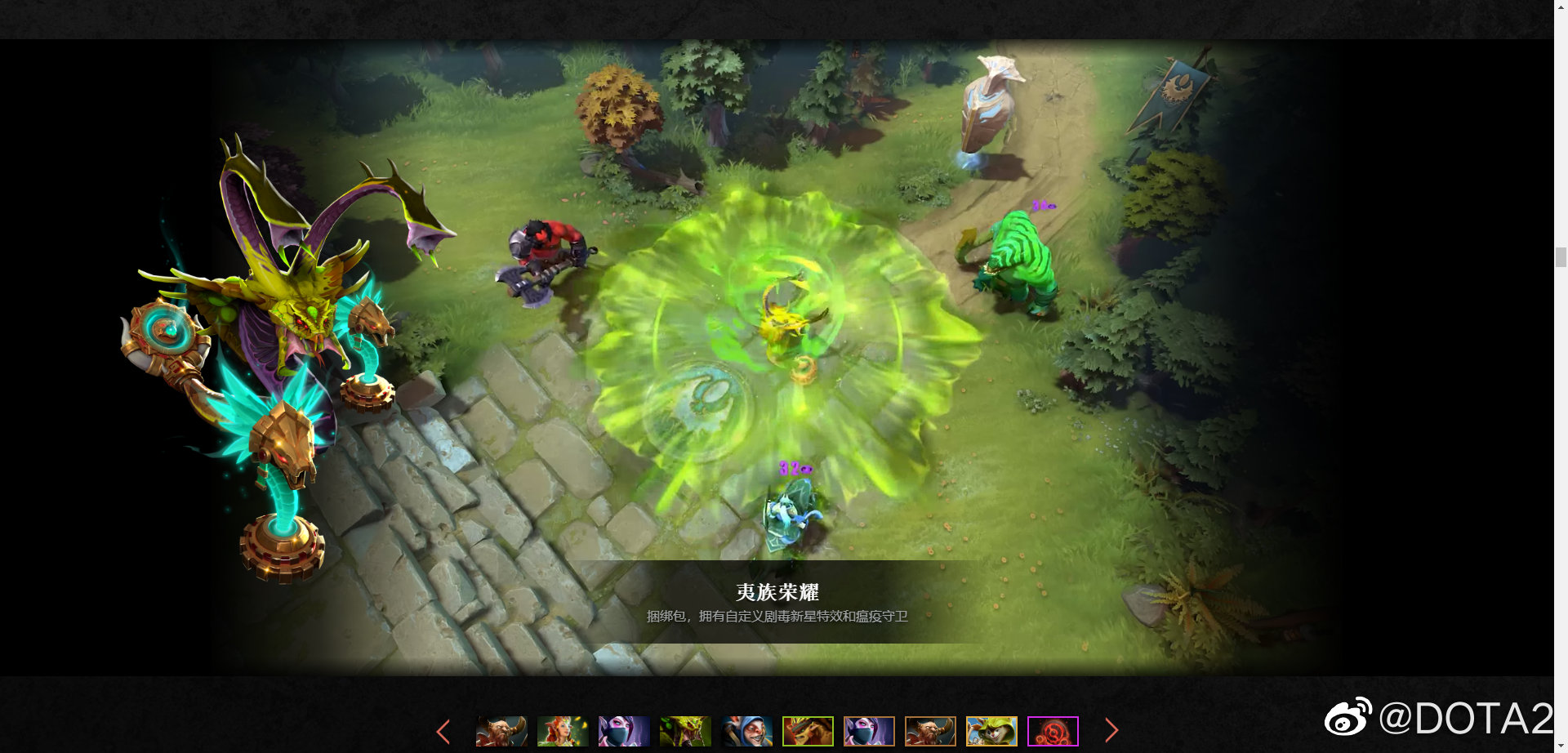Click the left carousel navigation arrow
The height and width of the screenshot is (753, 1568).
pyautogui.click(x=443, y=731)
